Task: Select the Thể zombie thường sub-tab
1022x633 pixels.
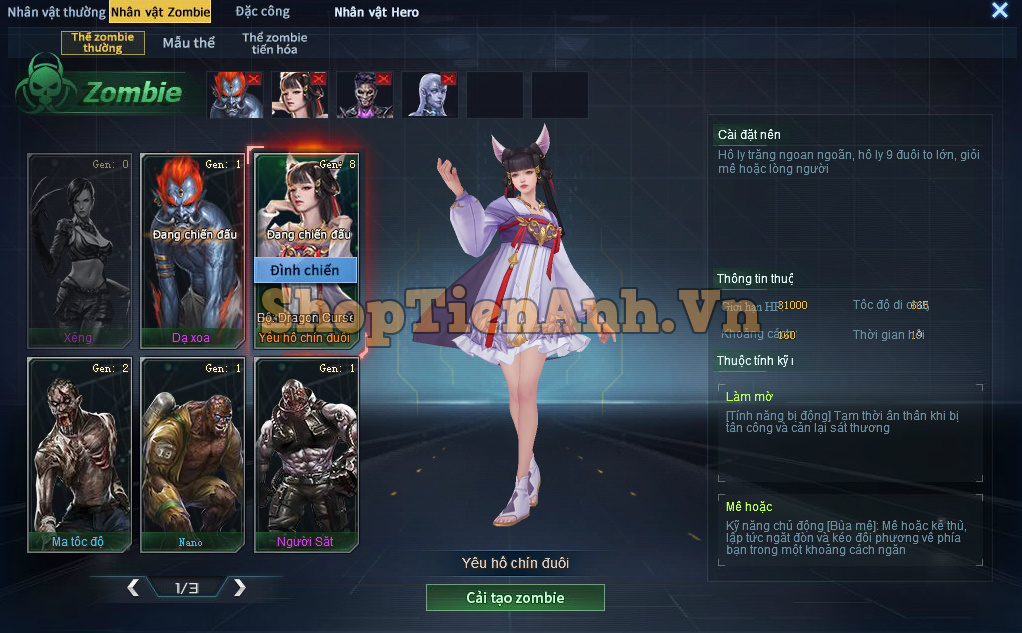Action: coord(103,43)
